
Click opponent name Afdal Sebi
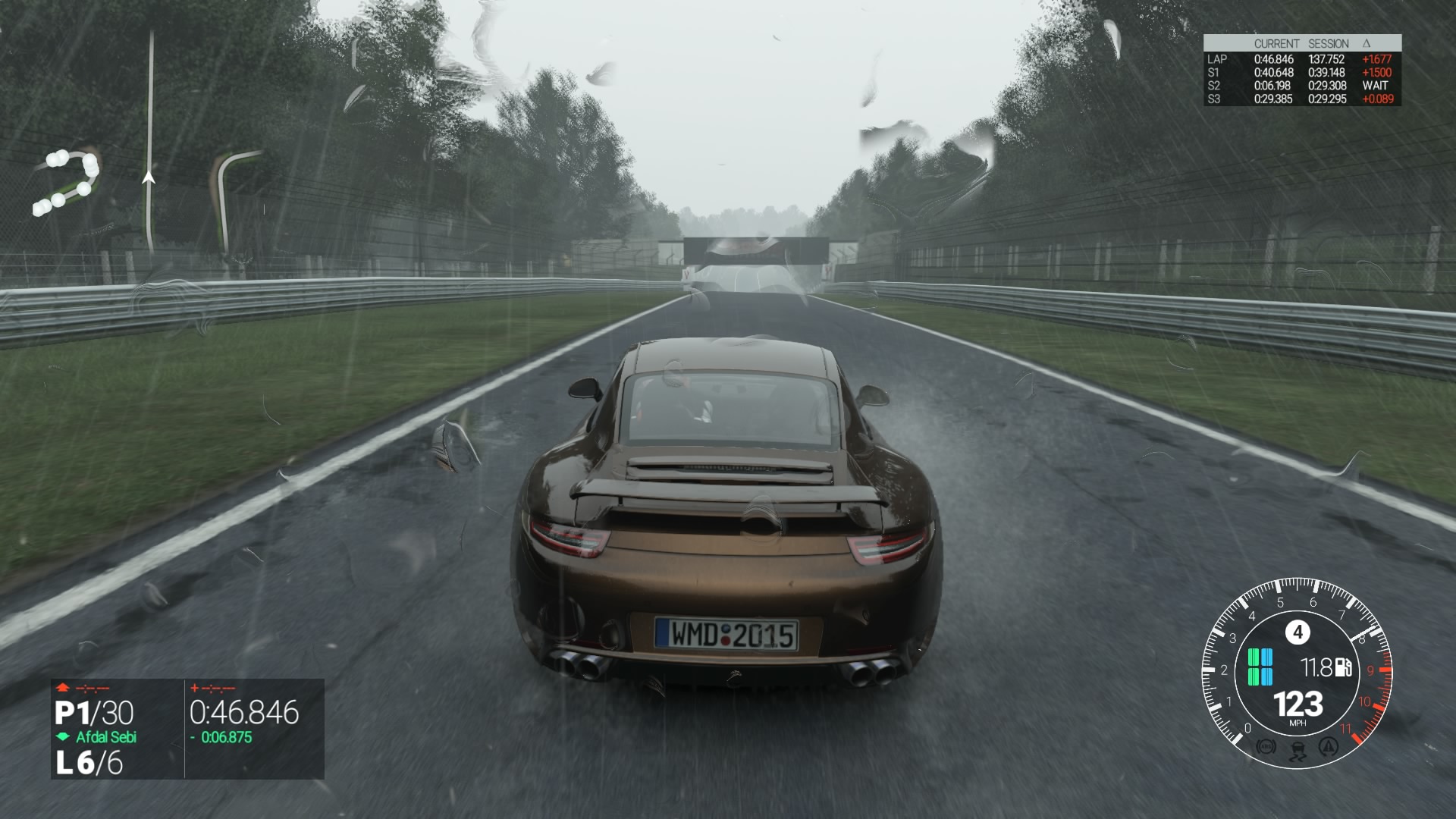106,737
